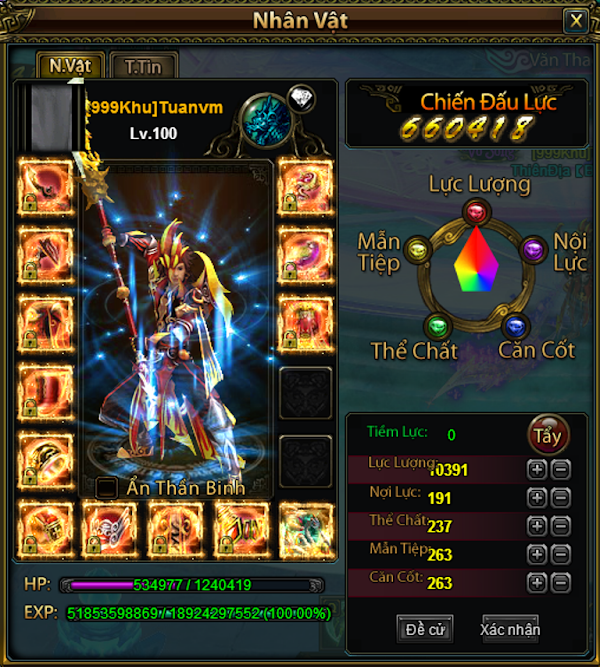Click the diamond gem icon
600x667 pixels.
click(x=301, y=98)
